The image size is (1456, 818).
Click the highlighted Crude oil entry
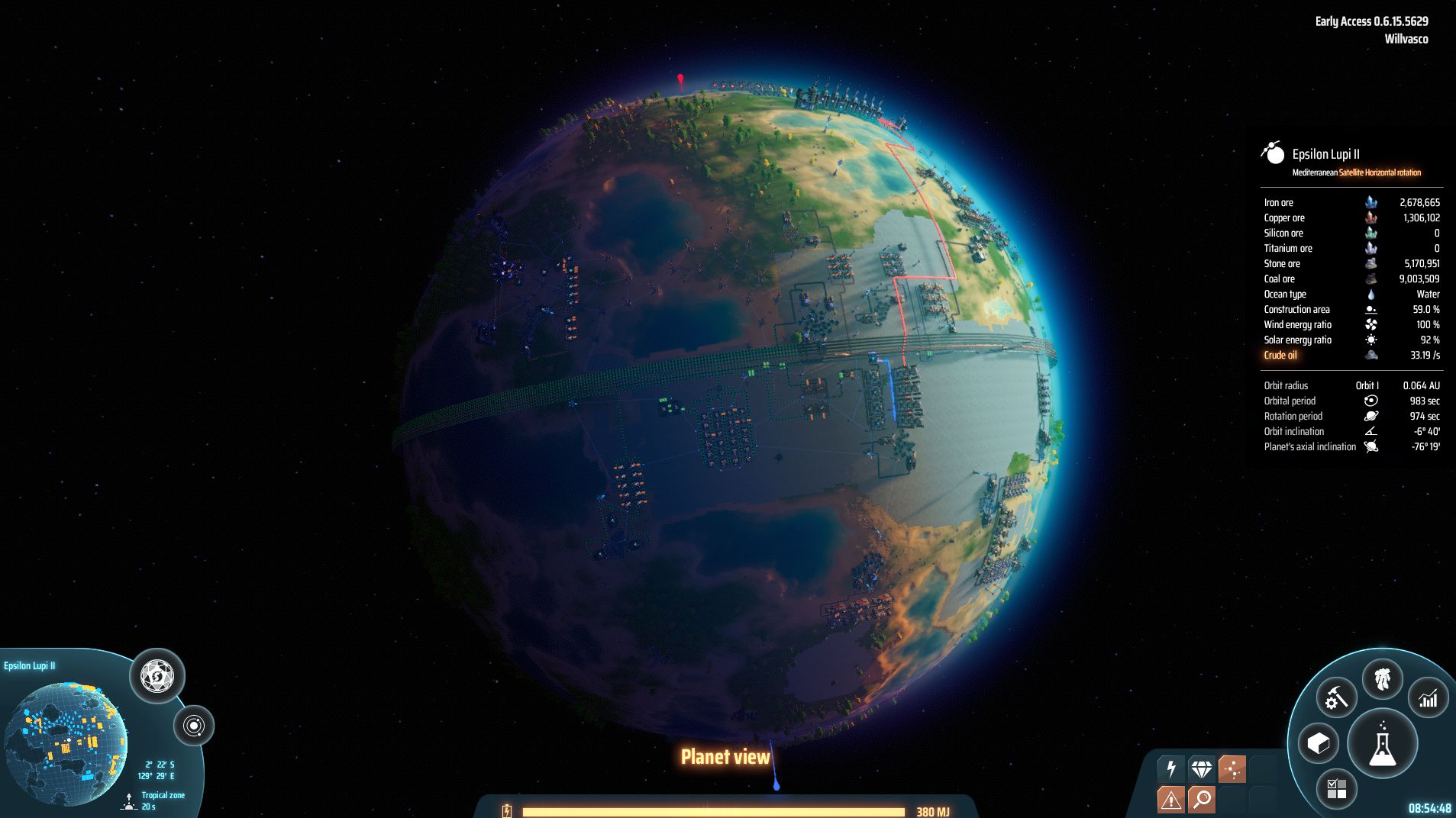[1281, 355]
